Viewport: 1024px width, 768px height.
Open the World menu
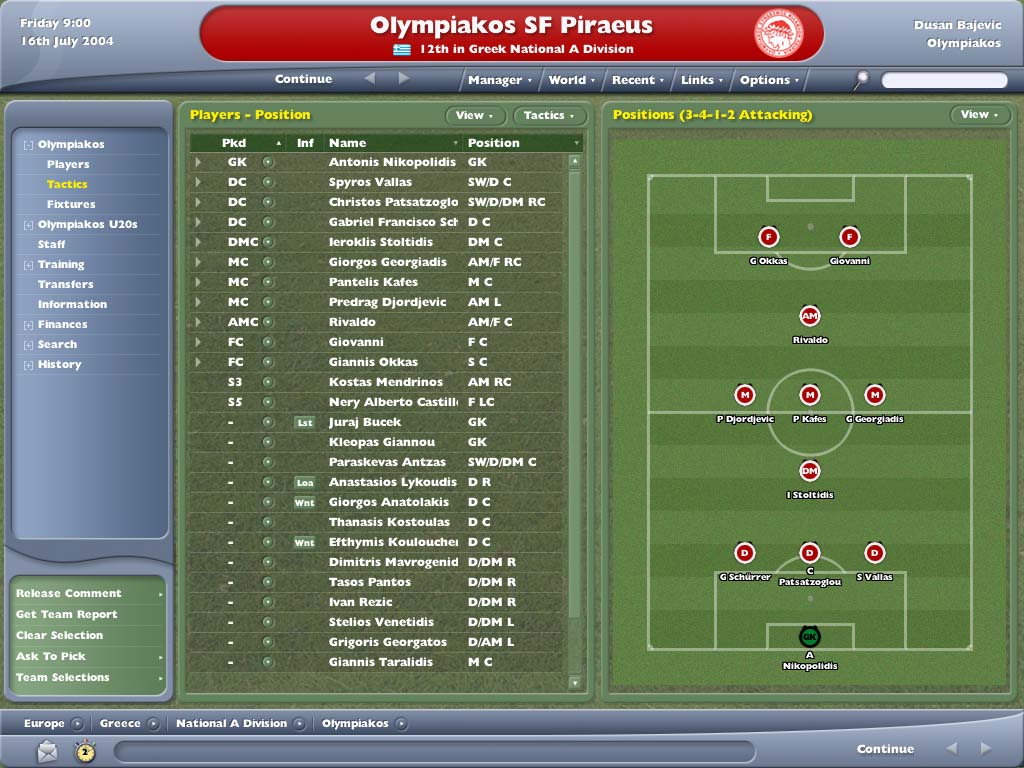pyautogui.click(x=571, y=80)
